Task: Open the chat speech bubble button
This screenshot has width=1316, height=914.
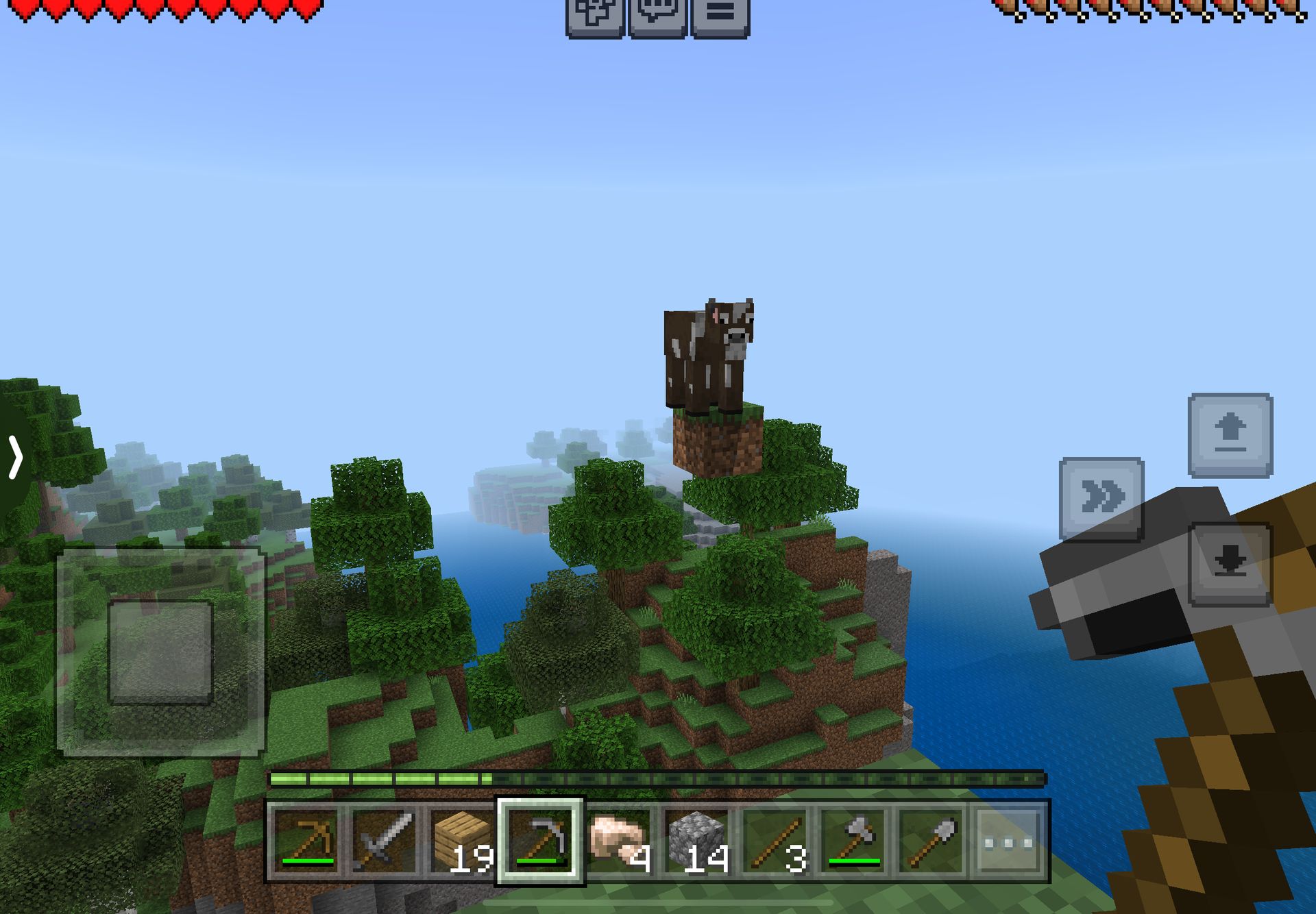Action: click(x=657, y=15)
